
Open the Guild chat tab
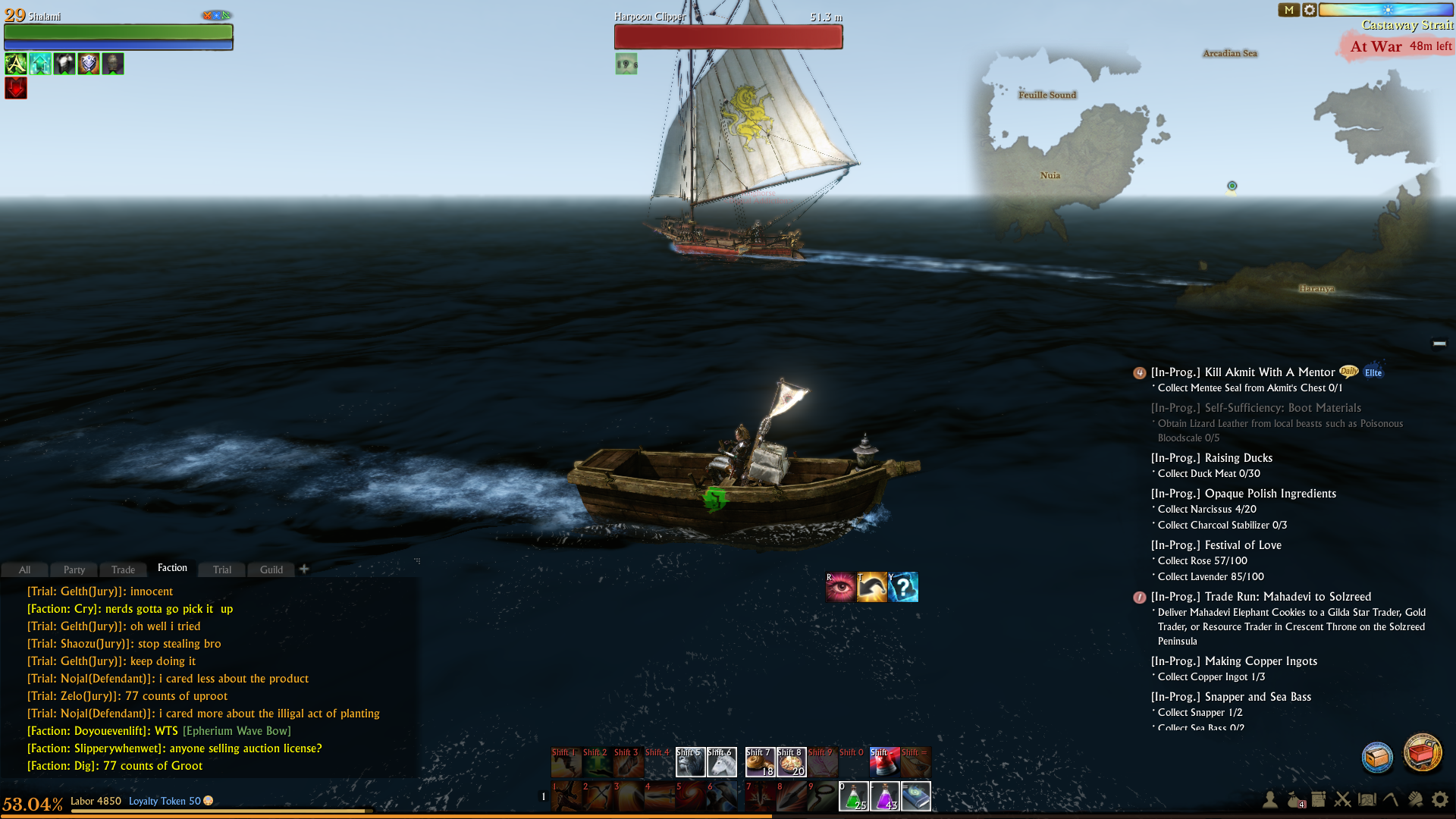pyautogui.click(x=271, y=570)
